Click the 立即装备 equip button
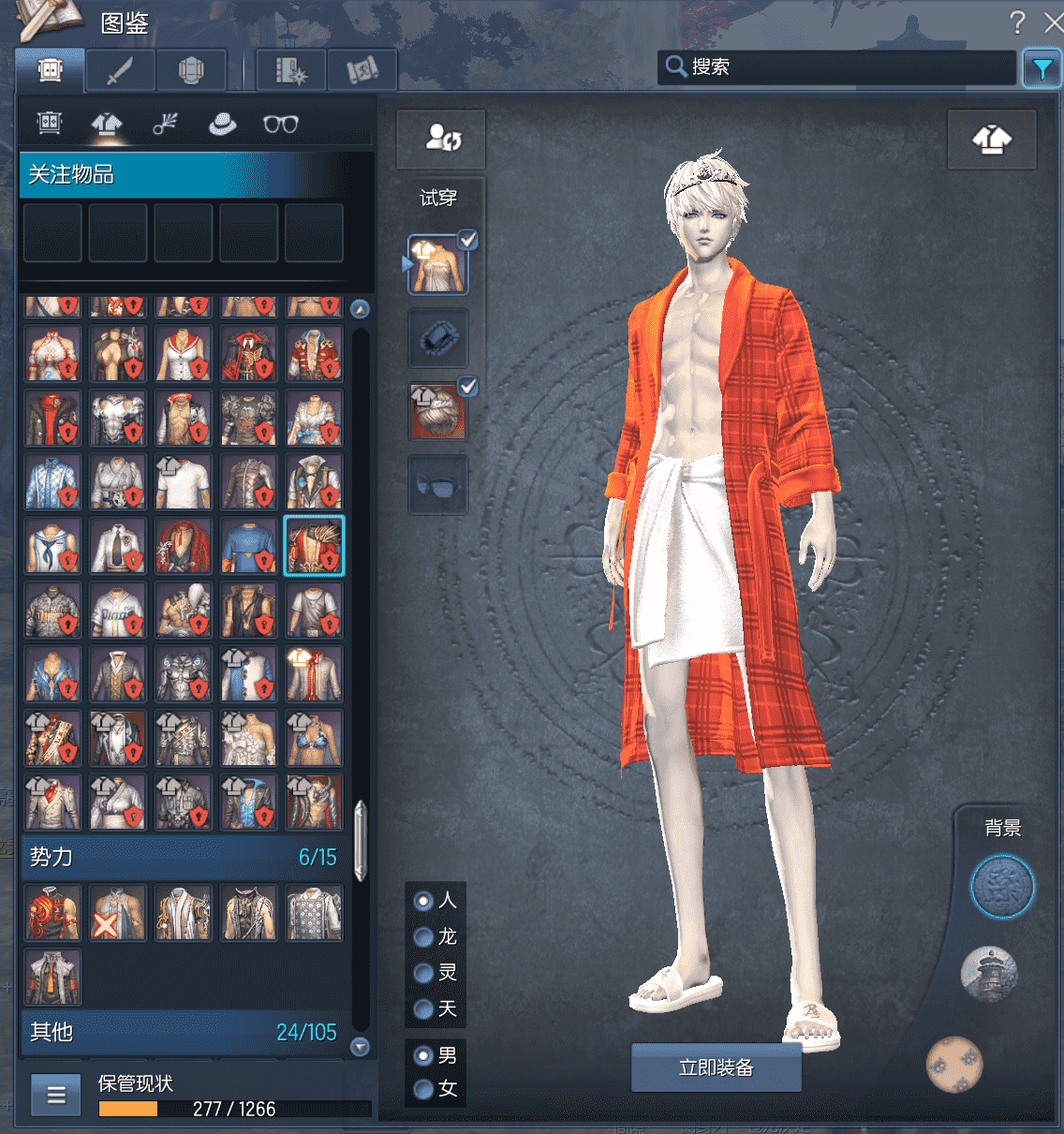Image resolution: width=1064 pixels, height=1134 pixels. [x=716, y=1068]
